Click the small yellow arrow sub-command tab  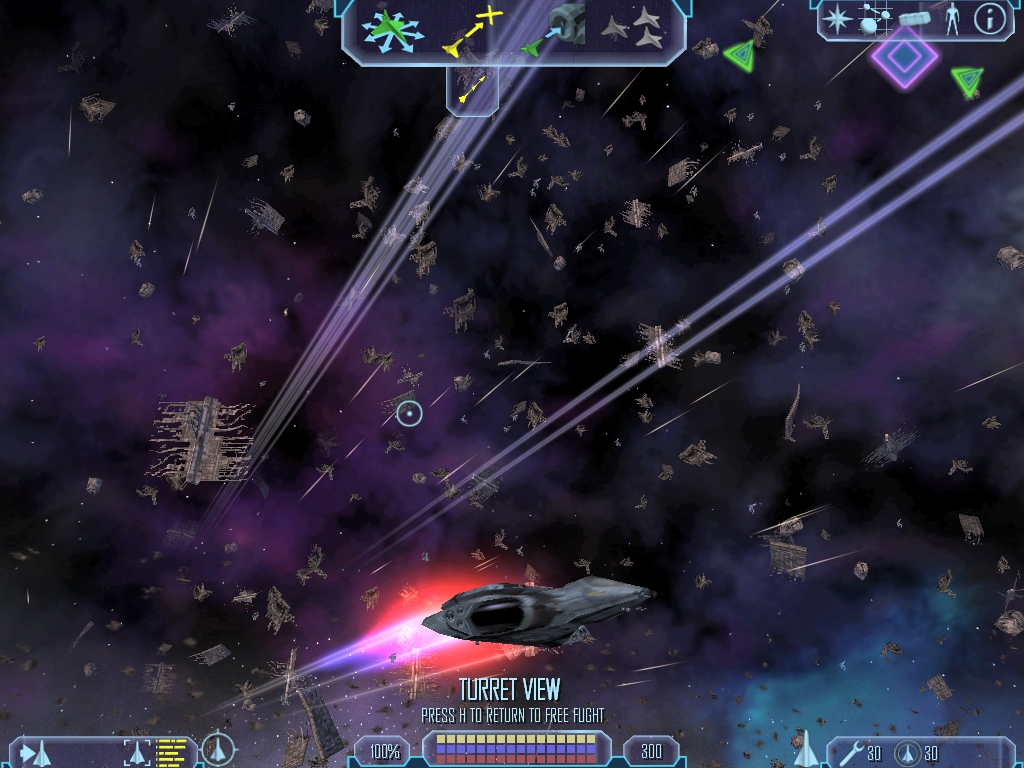coord(472,91)
